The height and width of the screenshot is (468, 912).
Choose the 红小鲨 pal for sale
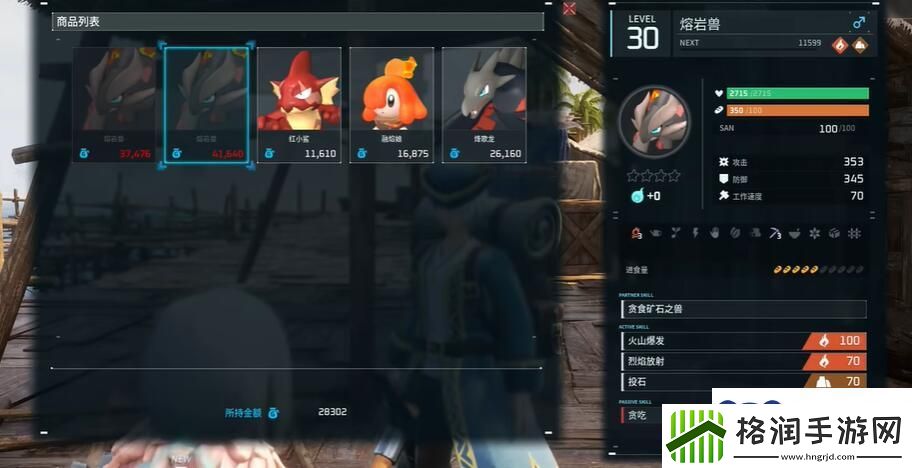(299, 104)
